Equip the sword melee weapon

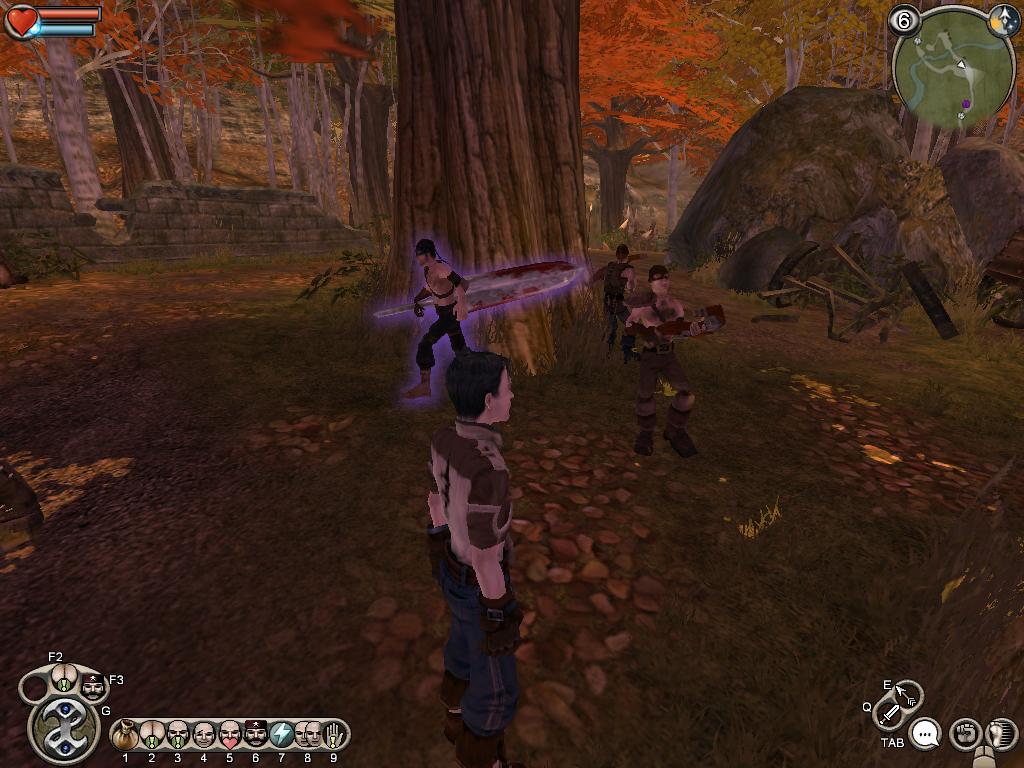pyautogui.click(x=889, y=714)
